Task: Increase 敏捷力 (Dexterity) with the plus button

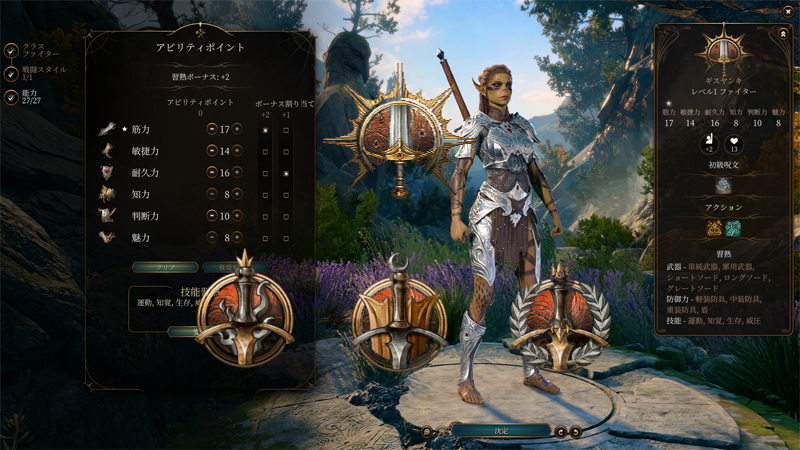Action: (x=237, y=151)
